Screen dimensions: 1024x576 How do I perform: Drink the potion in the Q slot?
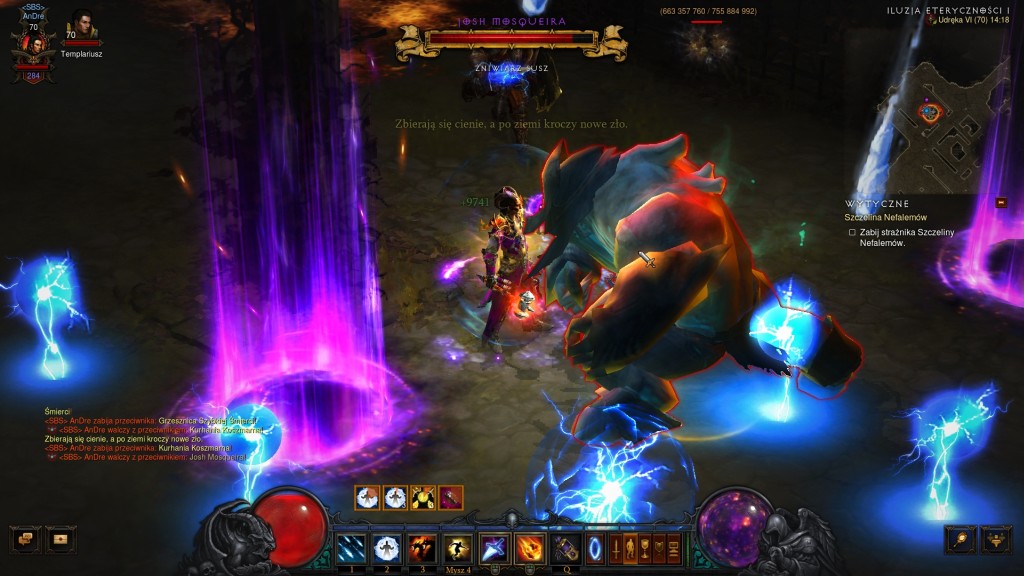(566, 548)
